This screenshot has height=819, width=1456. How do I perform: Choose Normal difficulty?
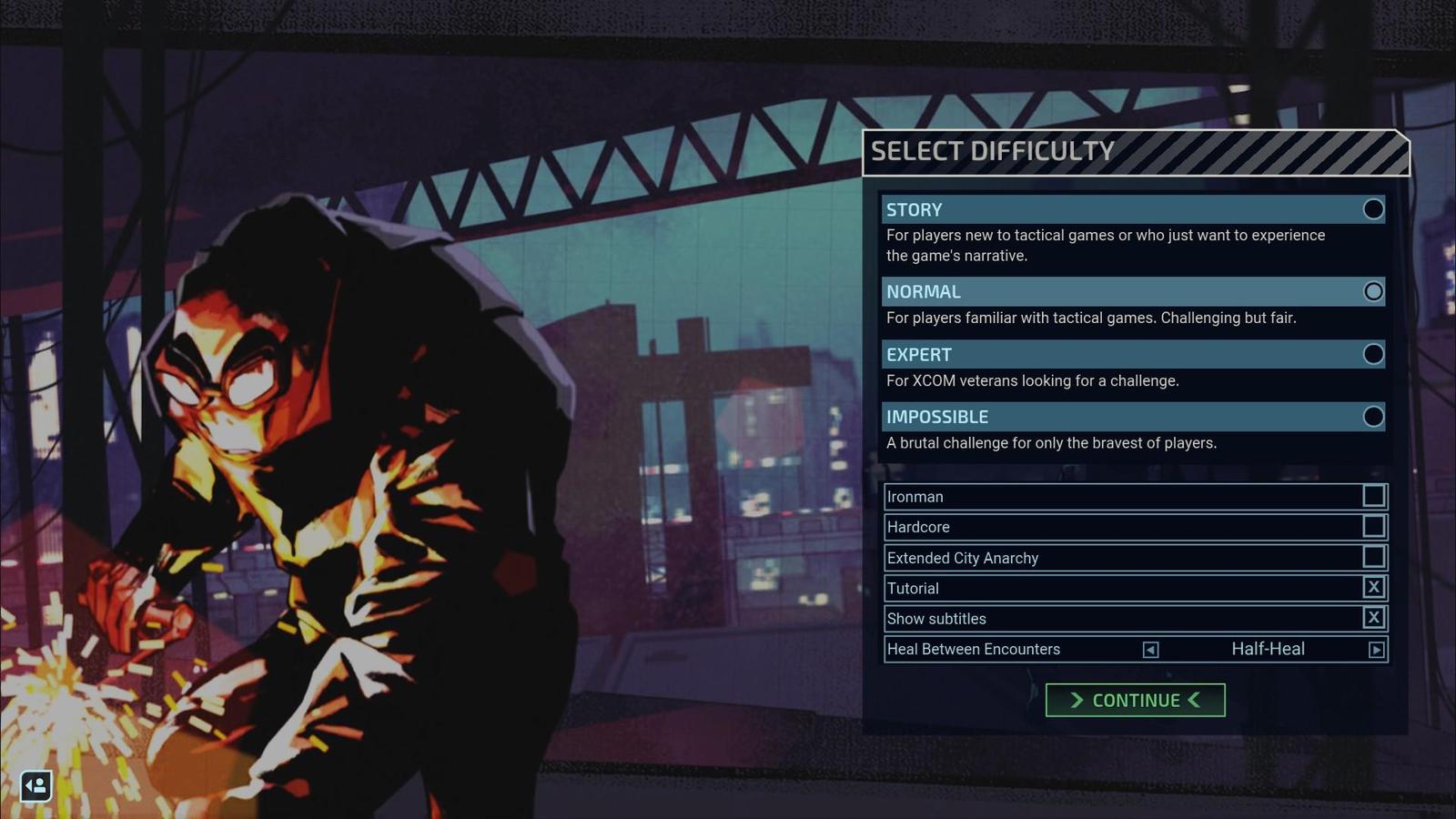pos(1373,291)
